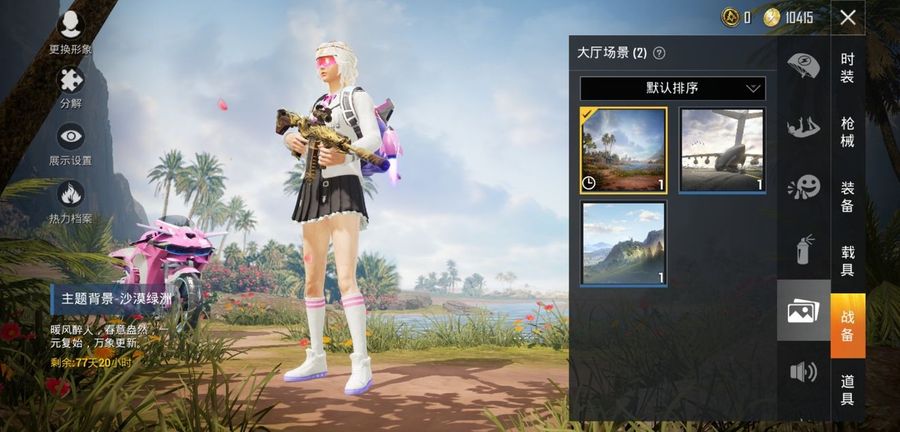Expand the 默认排序 sort dropdown
The width and height of the screenshot is (900, 432).
[672, 88]
